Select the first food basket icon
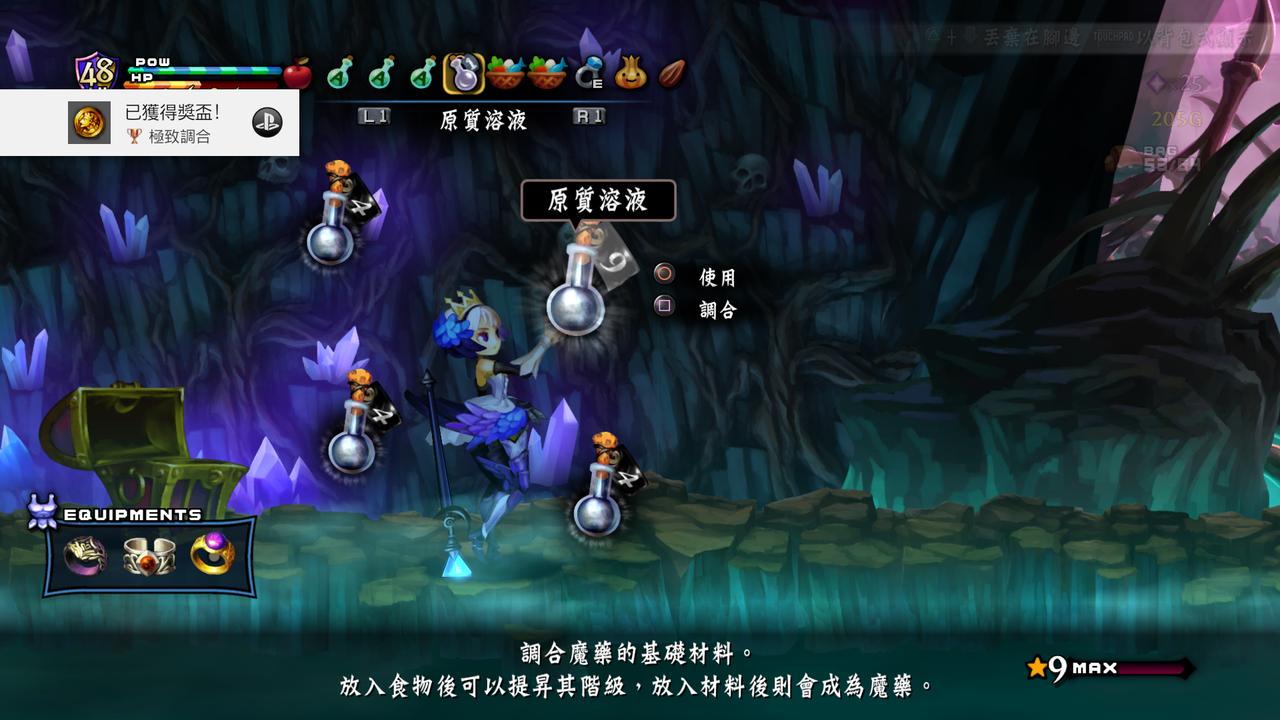The height and width of the screenshot is (720, 1280). [x=505, y=72]
